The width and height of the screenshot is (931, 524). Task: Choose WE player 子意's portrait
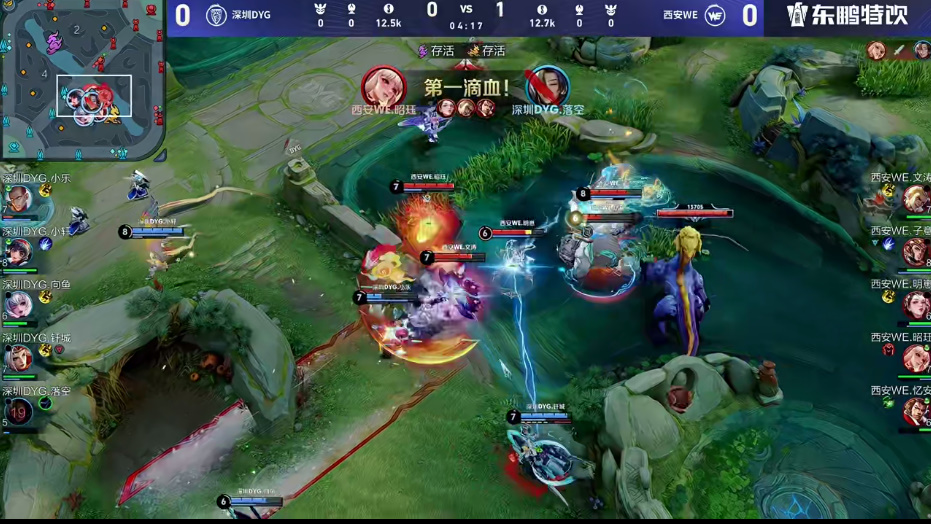(915, 252)
